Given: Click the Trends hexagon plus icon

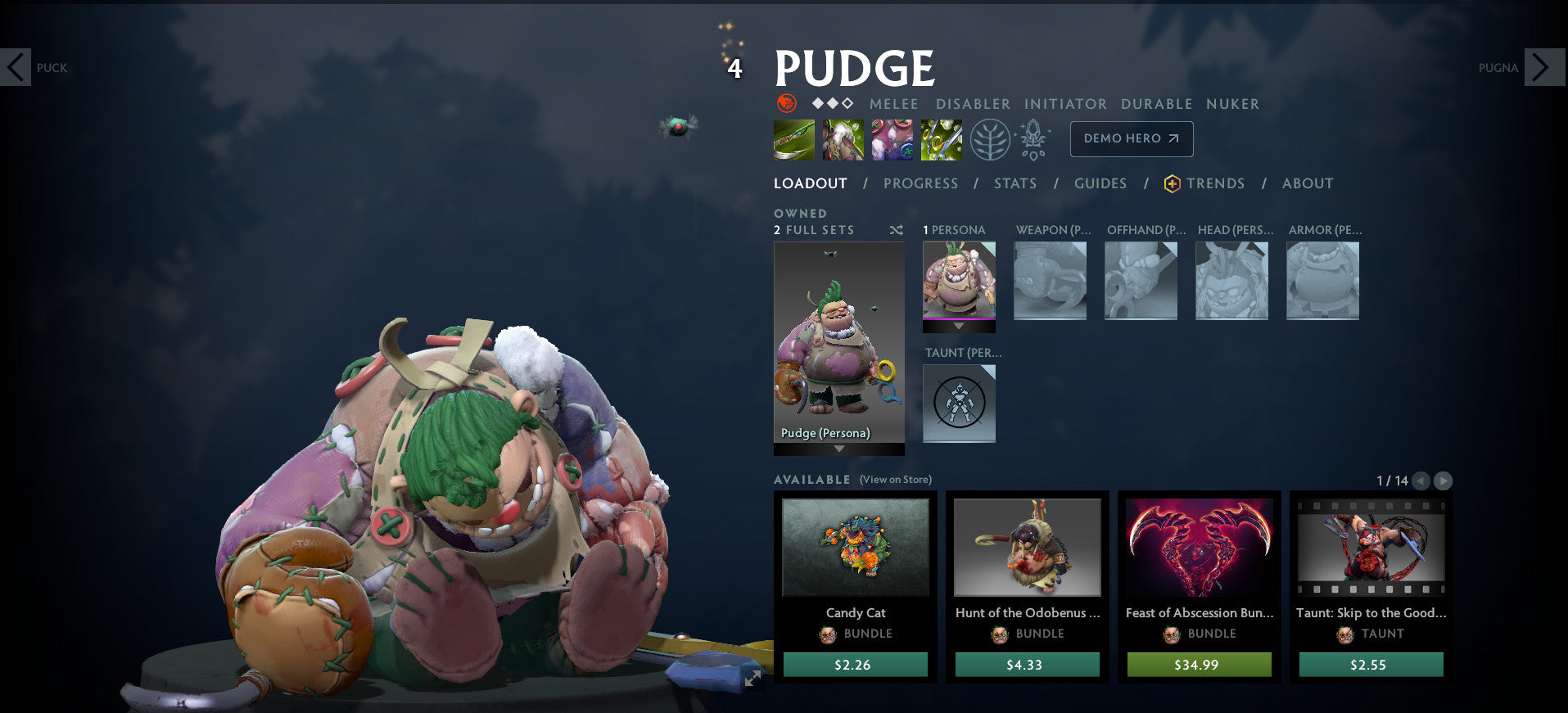Looking at the screenshot, I should point(1171,183).
